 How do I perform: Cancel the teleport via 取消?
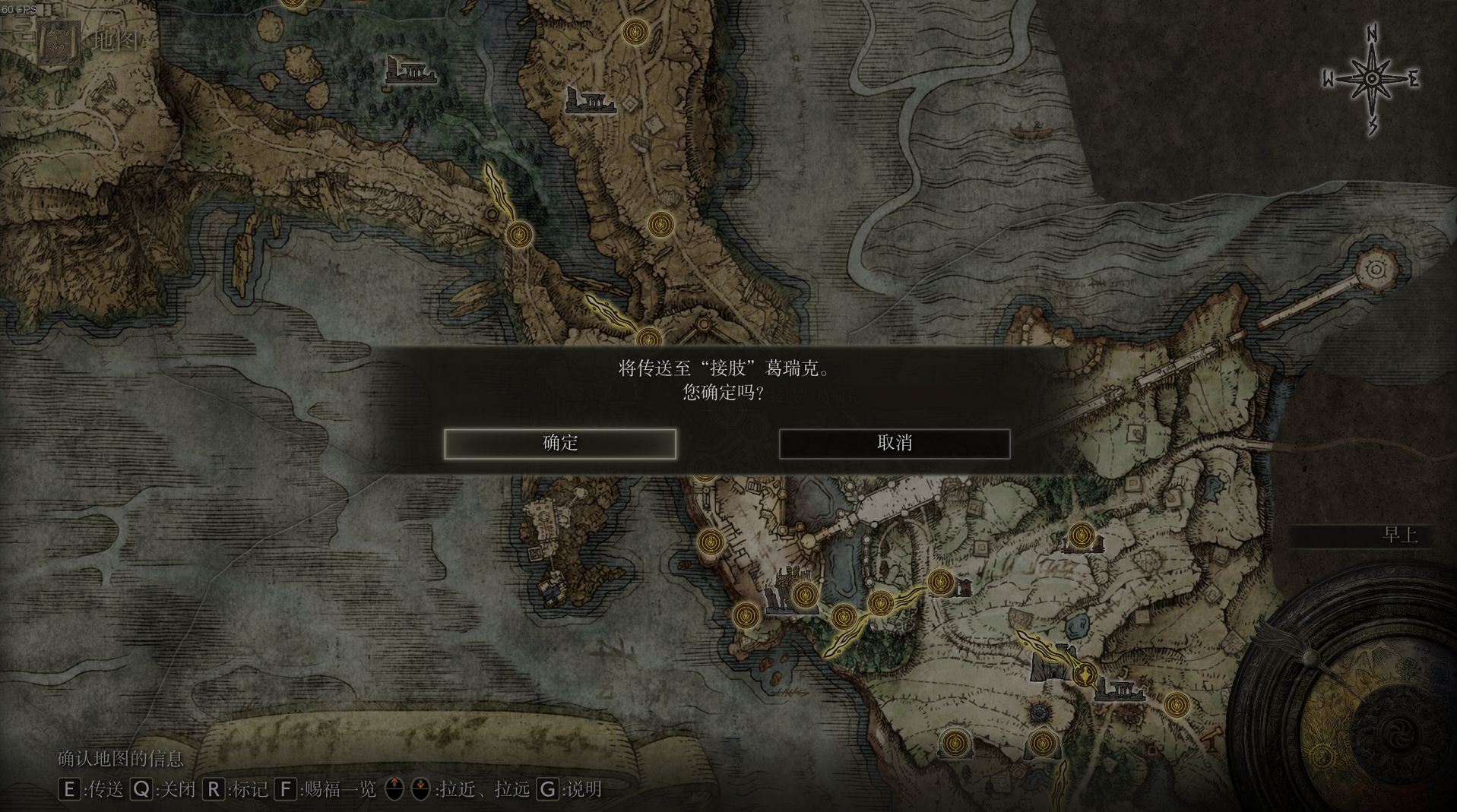894,444
